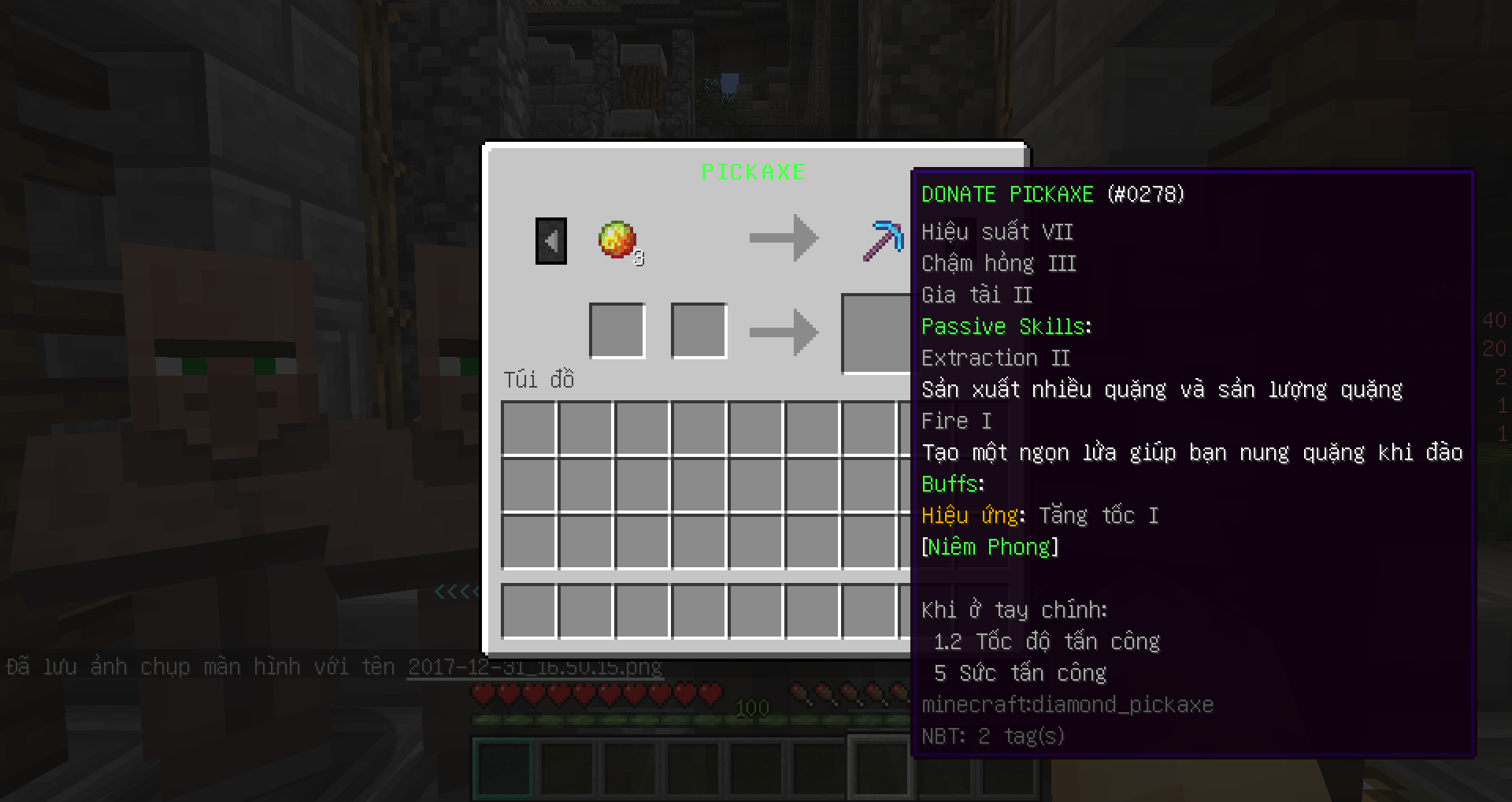Click the [Niêm Phong] seal tag in the tooltip
This screenshot has height=802, width=1512.
[x=989, y=547]
